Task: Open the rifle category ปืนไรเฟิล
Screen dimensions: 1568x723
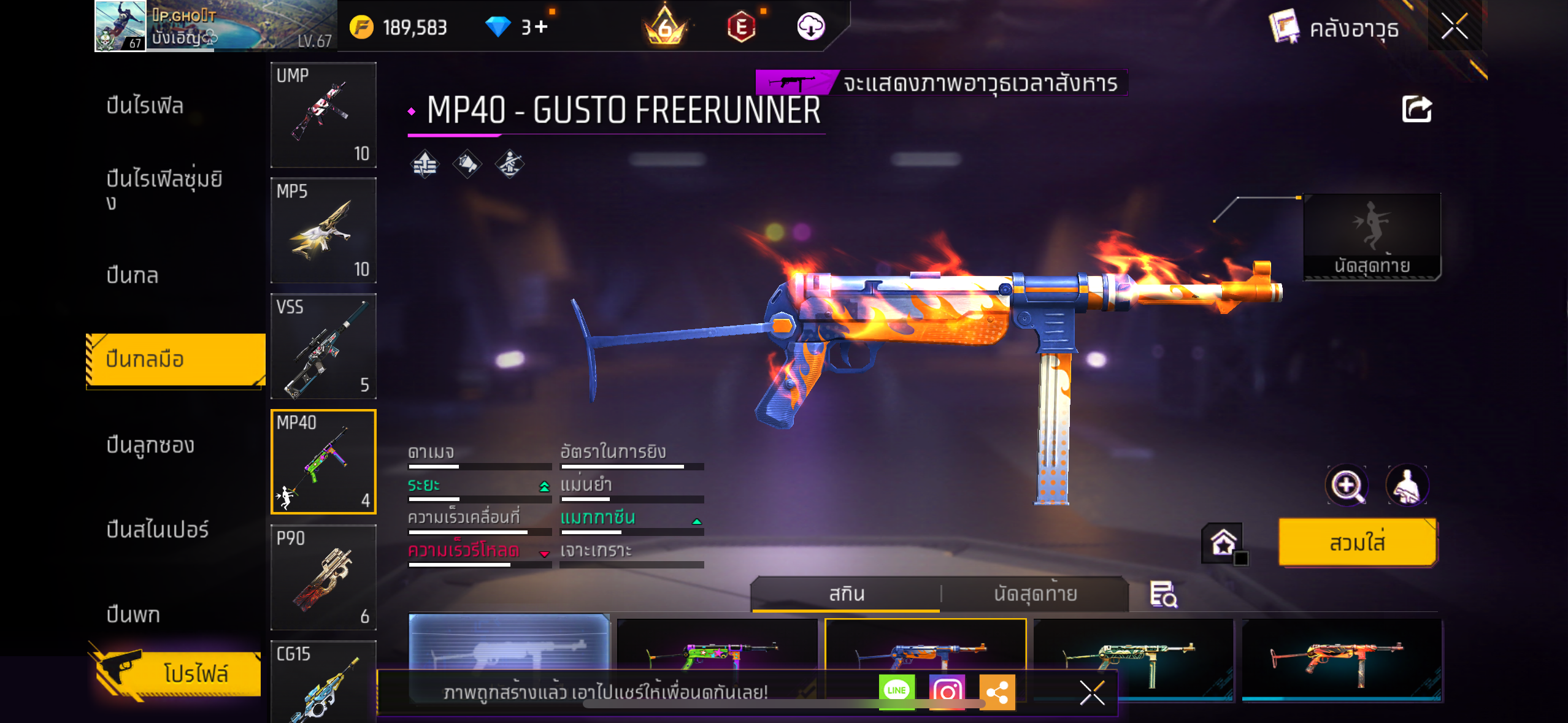Action: (145, 105)
